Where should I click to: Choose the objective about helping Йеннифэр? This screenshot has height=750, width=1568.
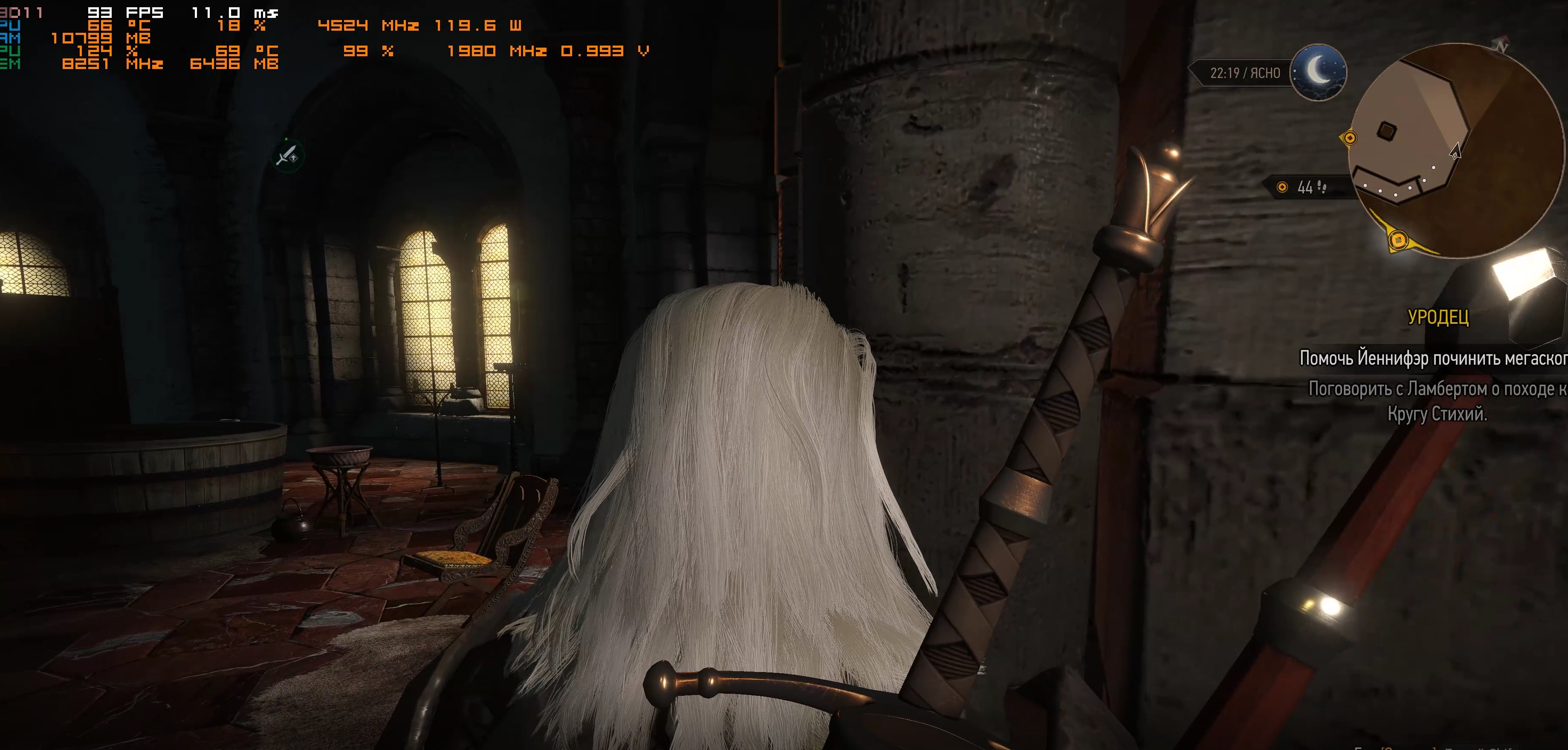click(1433, 358)
